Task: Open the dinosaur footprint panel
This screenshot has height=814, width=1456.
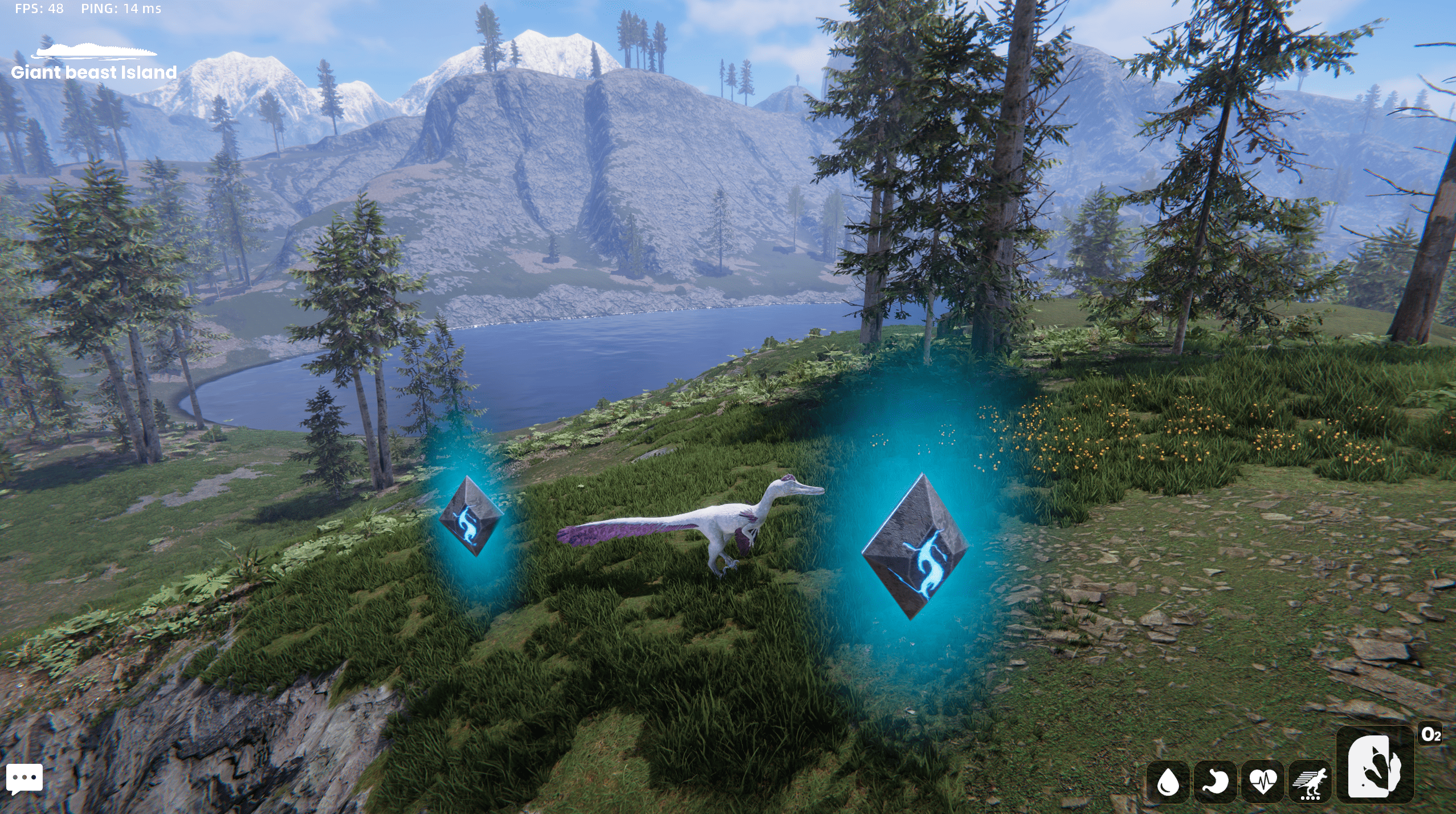Action: click(1375, 765)
